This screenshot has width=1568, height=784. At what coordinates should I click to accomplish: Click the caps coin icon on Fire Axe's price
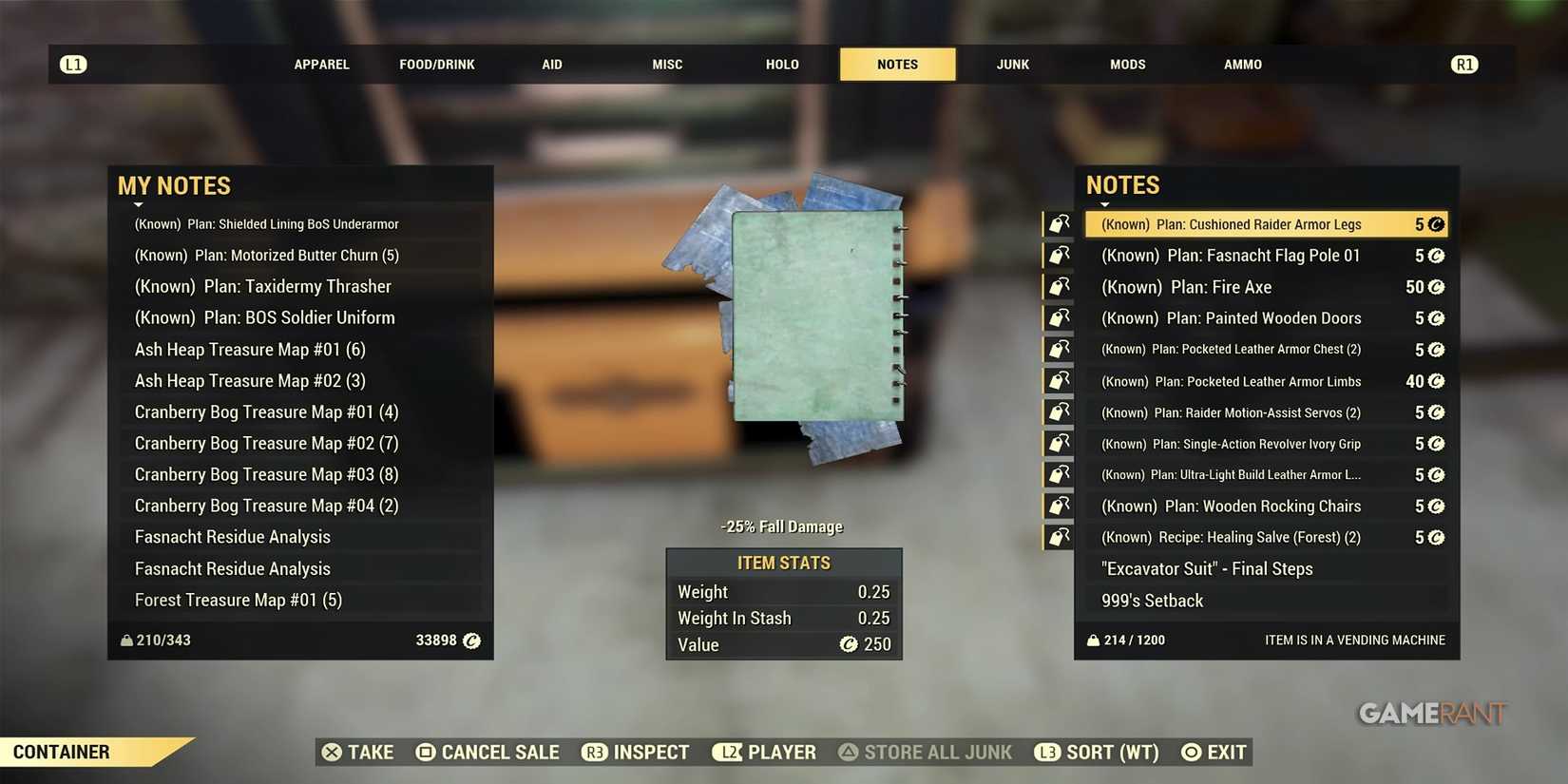[1435, 286]
